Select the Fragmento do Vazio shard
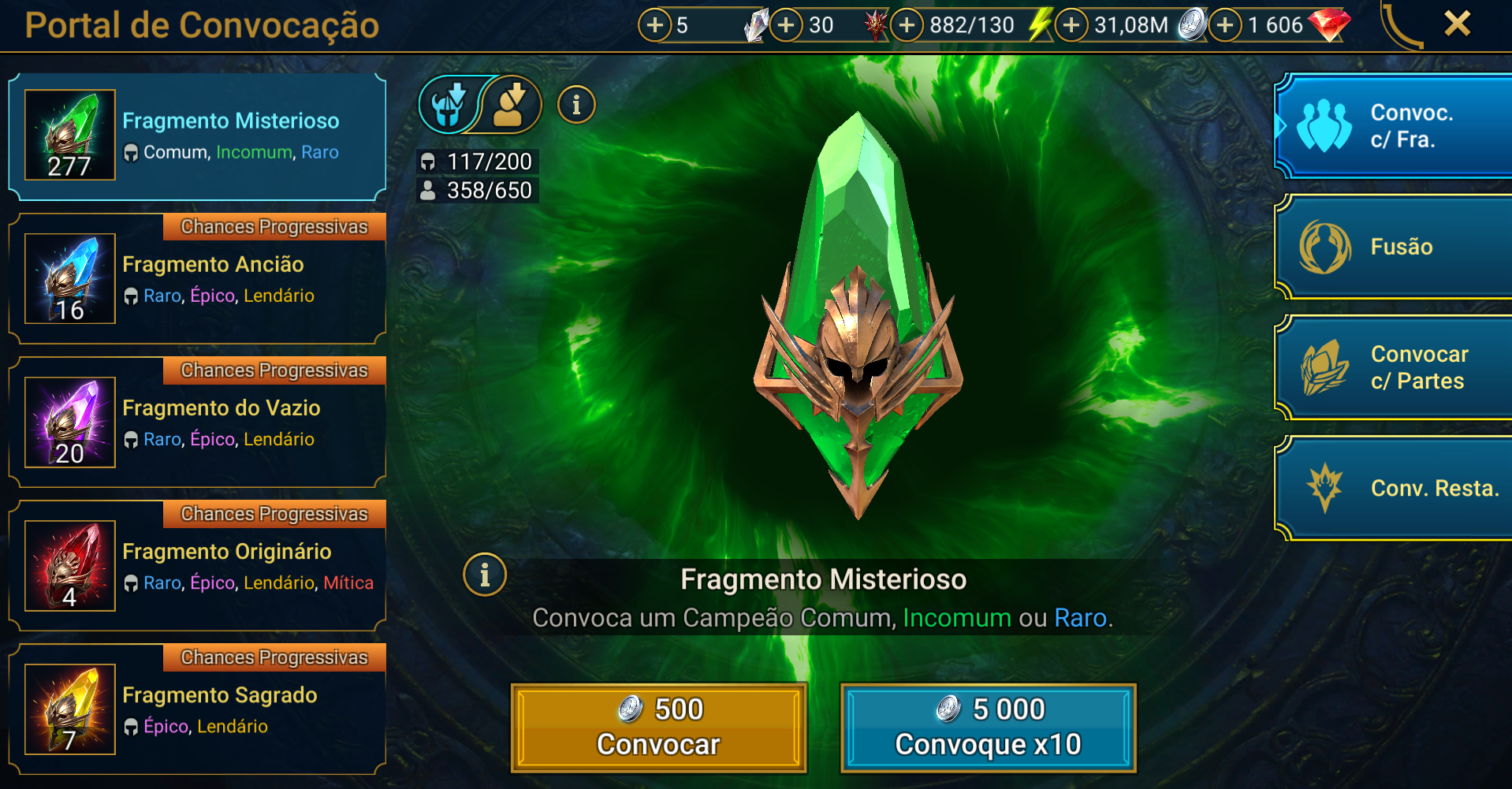 coord(197,423)
